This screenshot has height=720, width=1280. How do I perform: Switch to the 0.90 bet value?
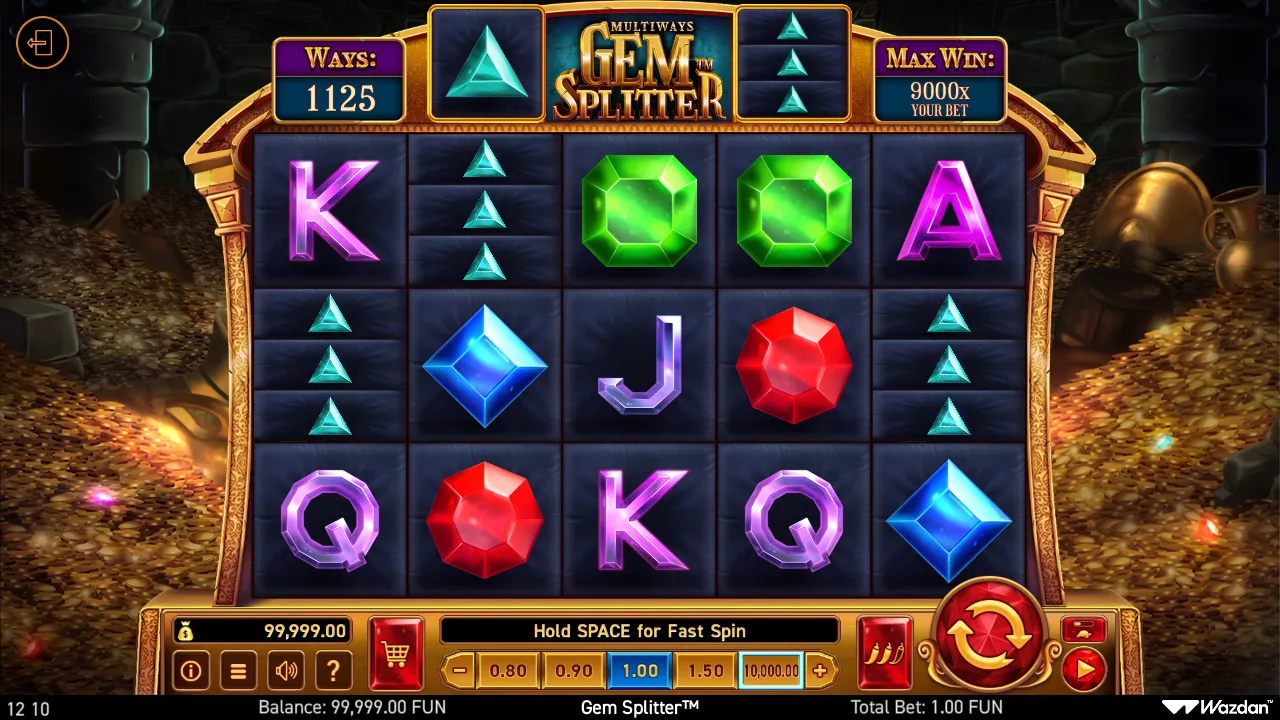(x=573, y=671)
